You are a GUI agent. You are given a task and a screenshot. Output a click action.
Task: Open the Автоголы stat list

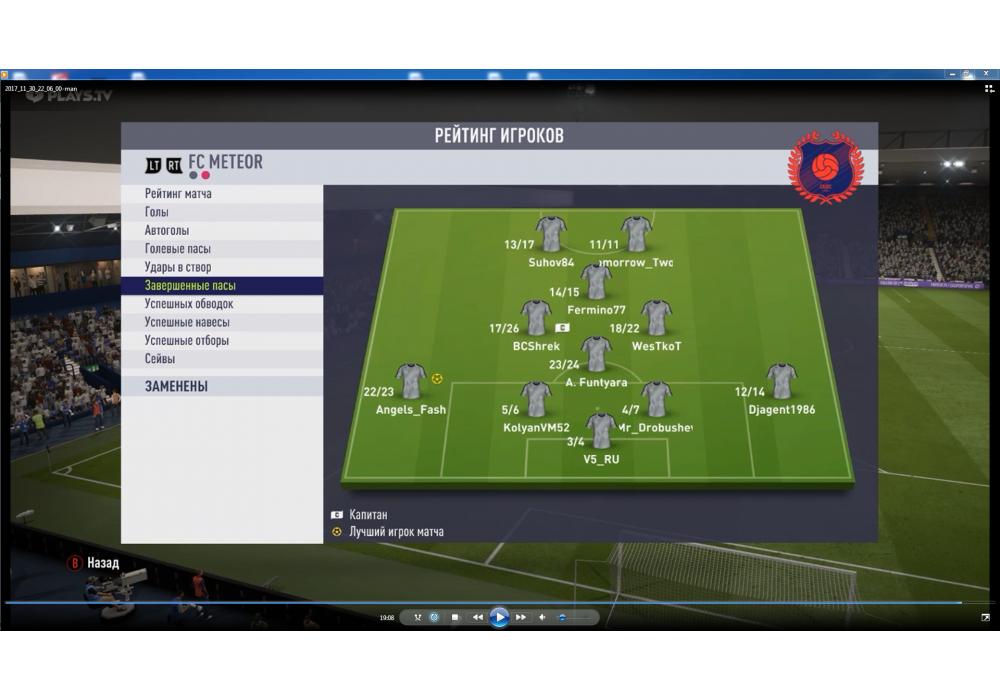point(166,230)
